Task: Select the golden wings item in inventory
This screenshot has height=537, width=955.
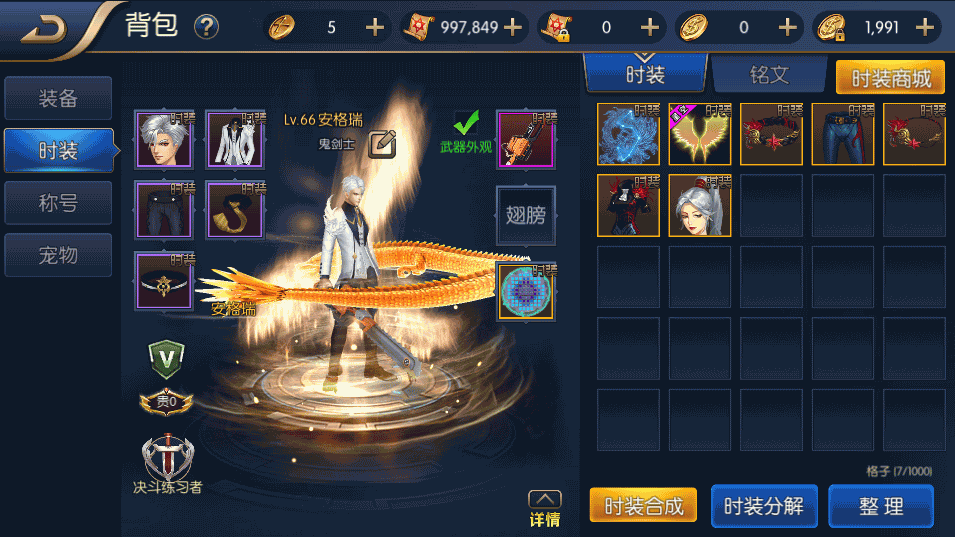Action: pos(699,134)
